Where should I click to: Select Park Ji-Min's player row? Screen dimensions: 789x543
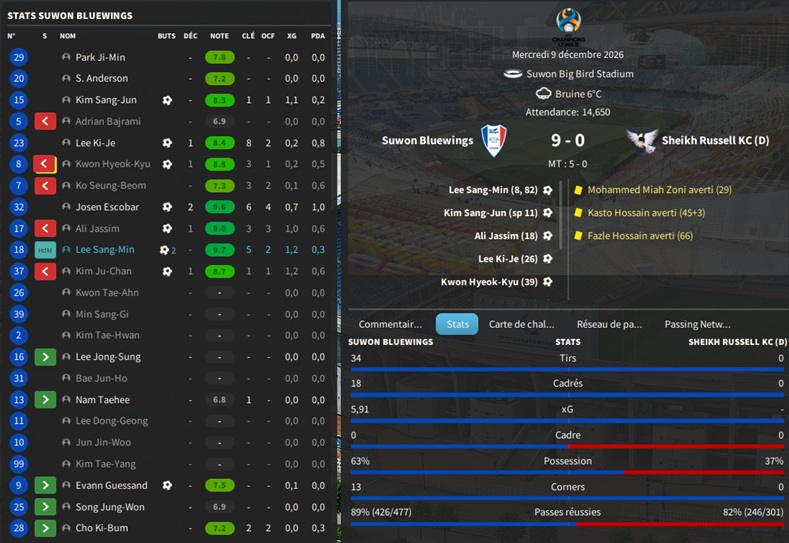(x=100, y=57)
